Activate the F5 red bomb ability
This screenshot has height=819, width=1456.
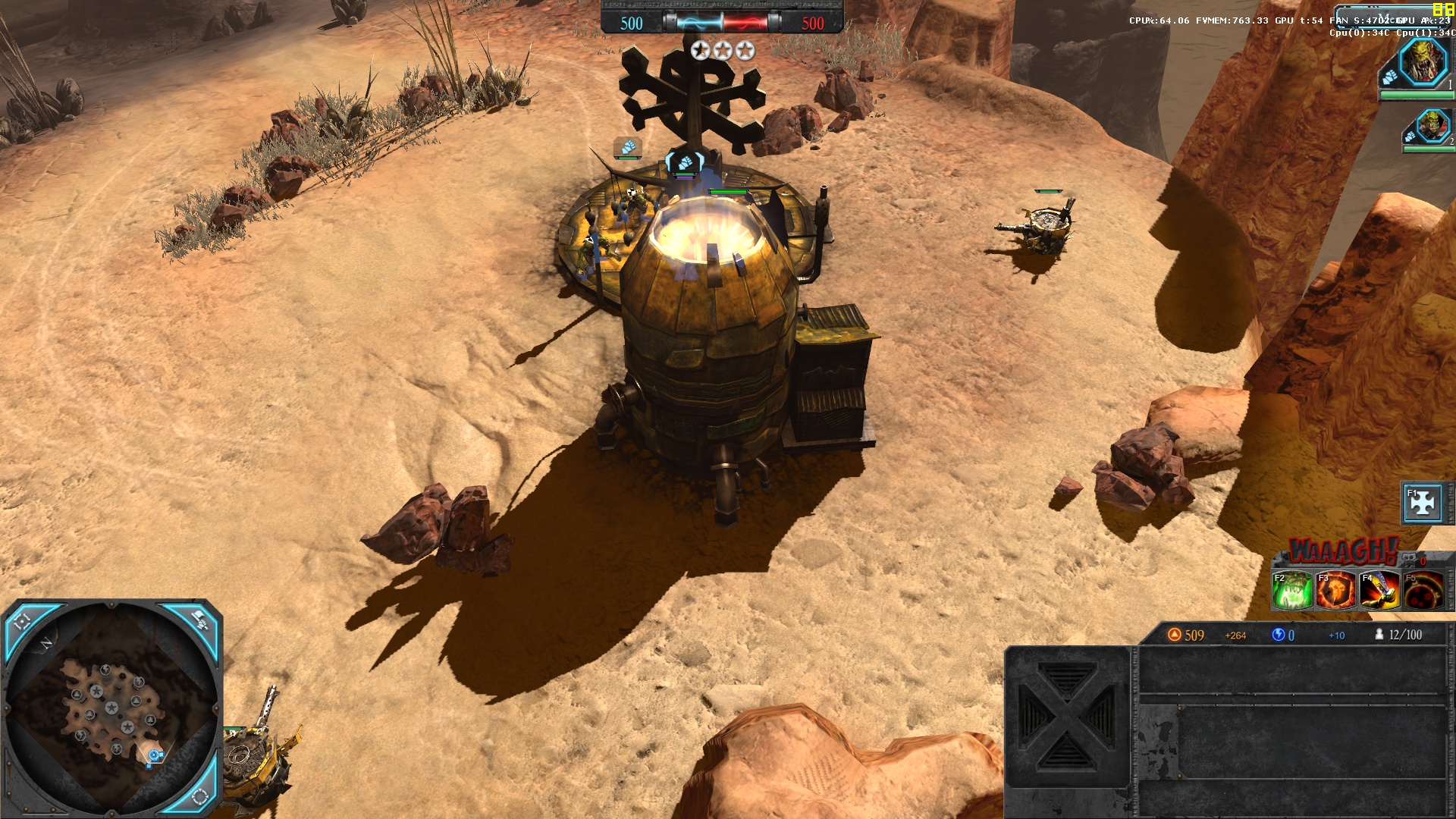(x=1423, y=591)
